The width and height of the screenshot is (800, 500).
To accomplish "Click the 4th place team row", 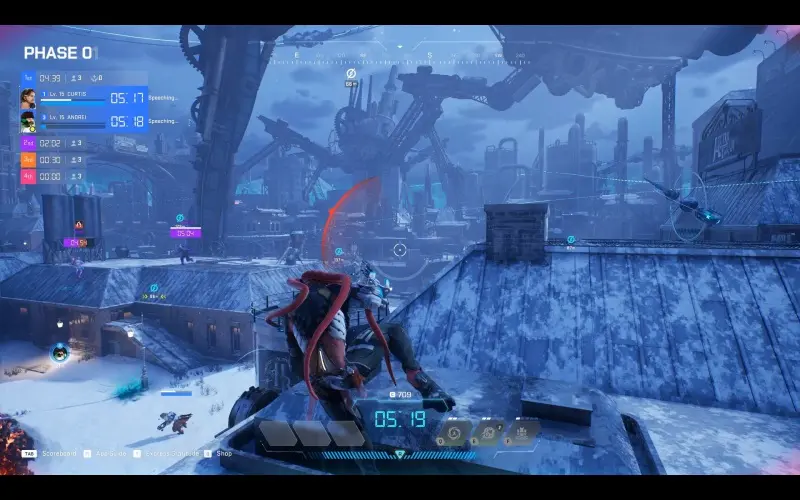I will 54,176.
